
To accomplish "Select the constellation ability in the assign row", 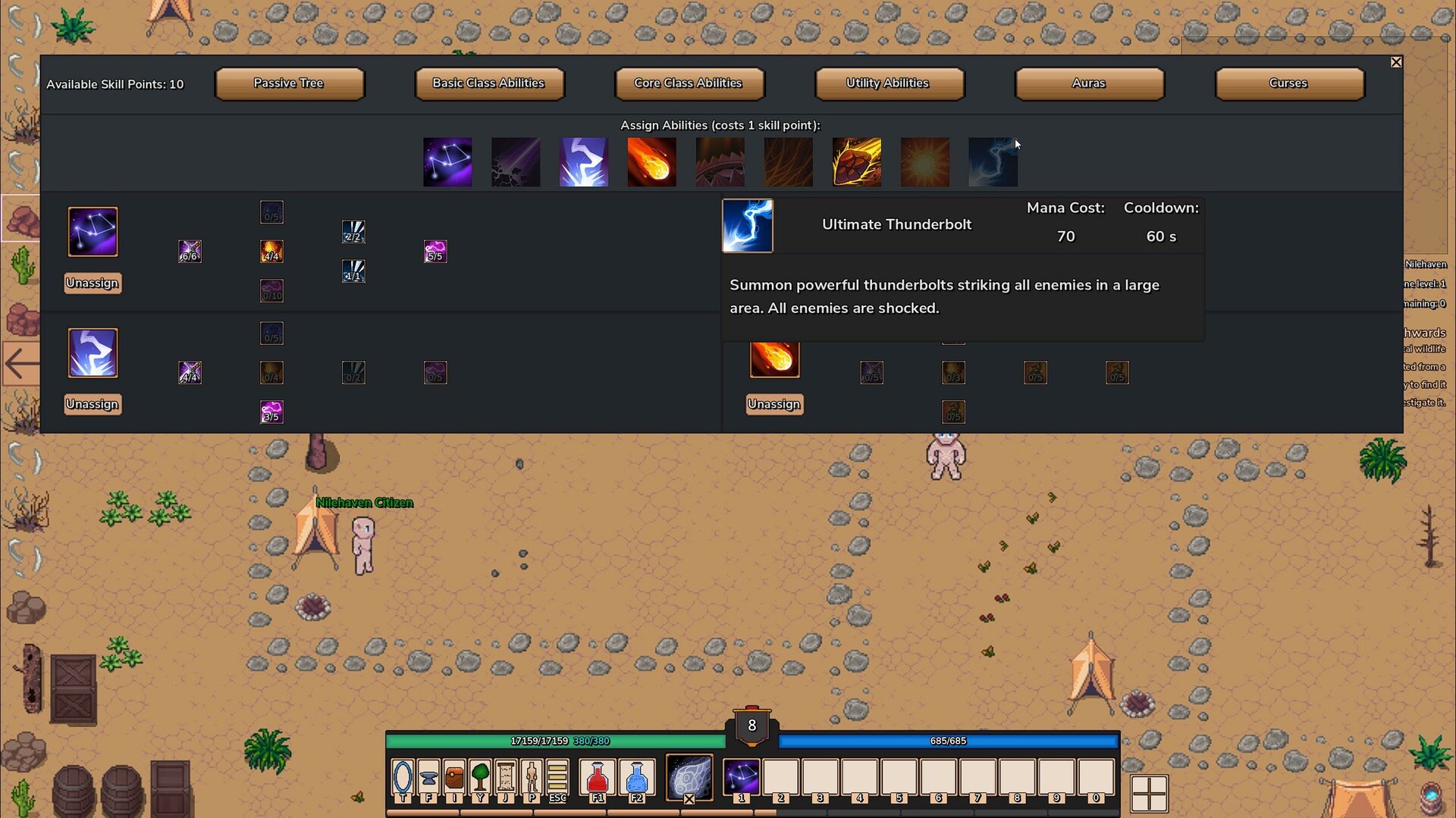I will coord(447,161).
